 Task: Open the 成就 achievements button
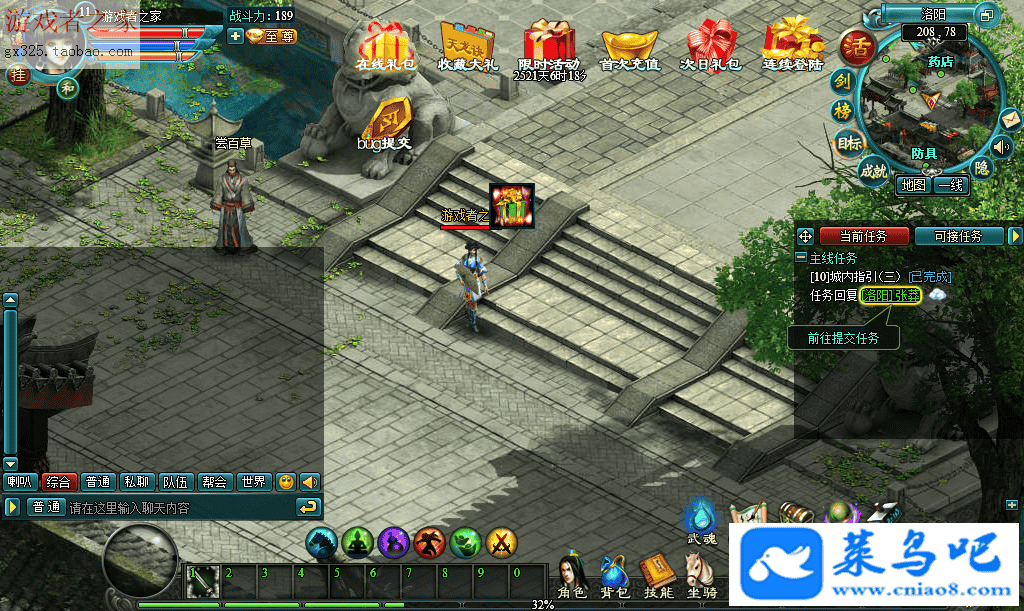pyautogui.click(x=873, y=171)
